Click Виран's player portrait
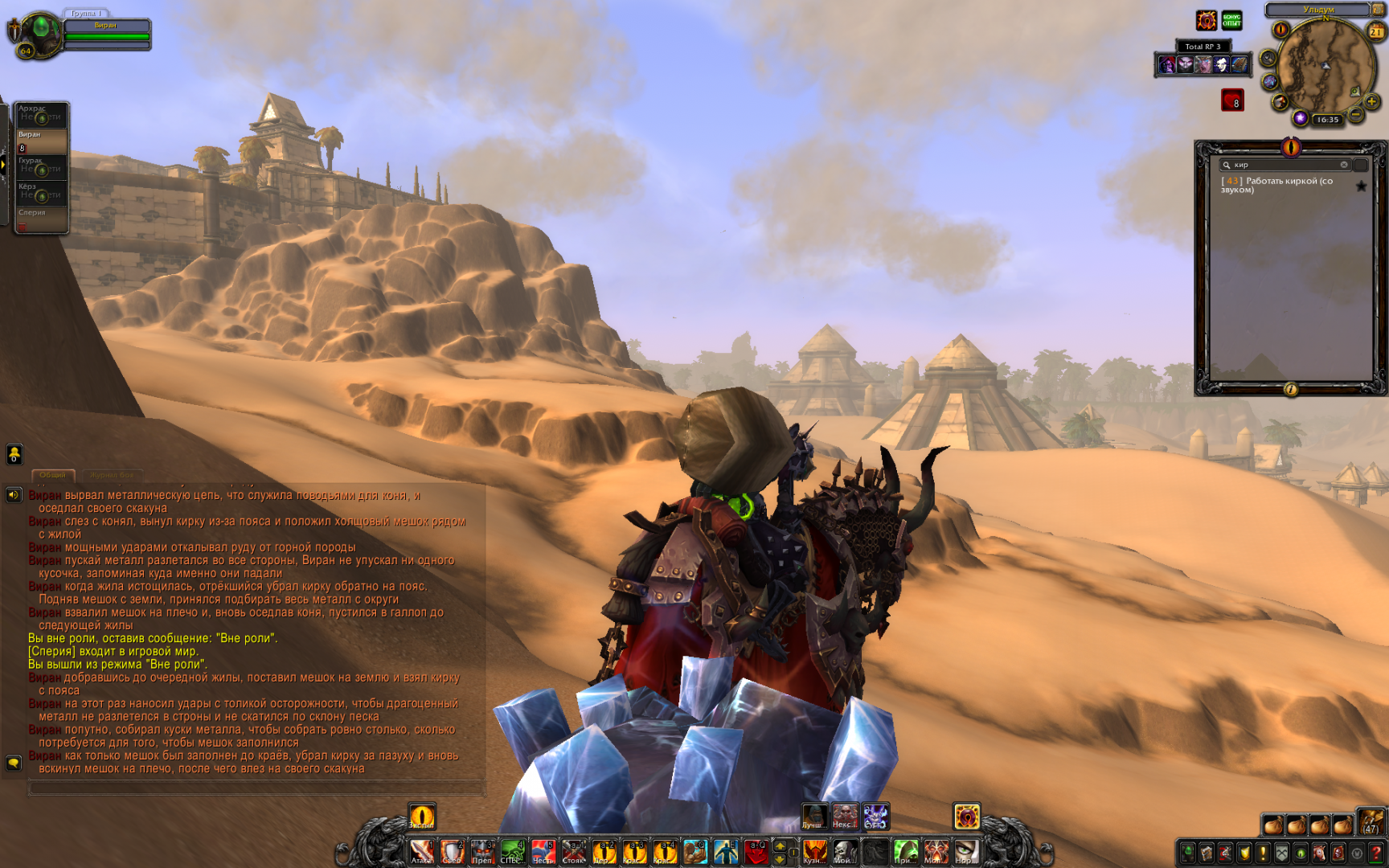This screenshot has width=1389, height=868. [40, 32]
